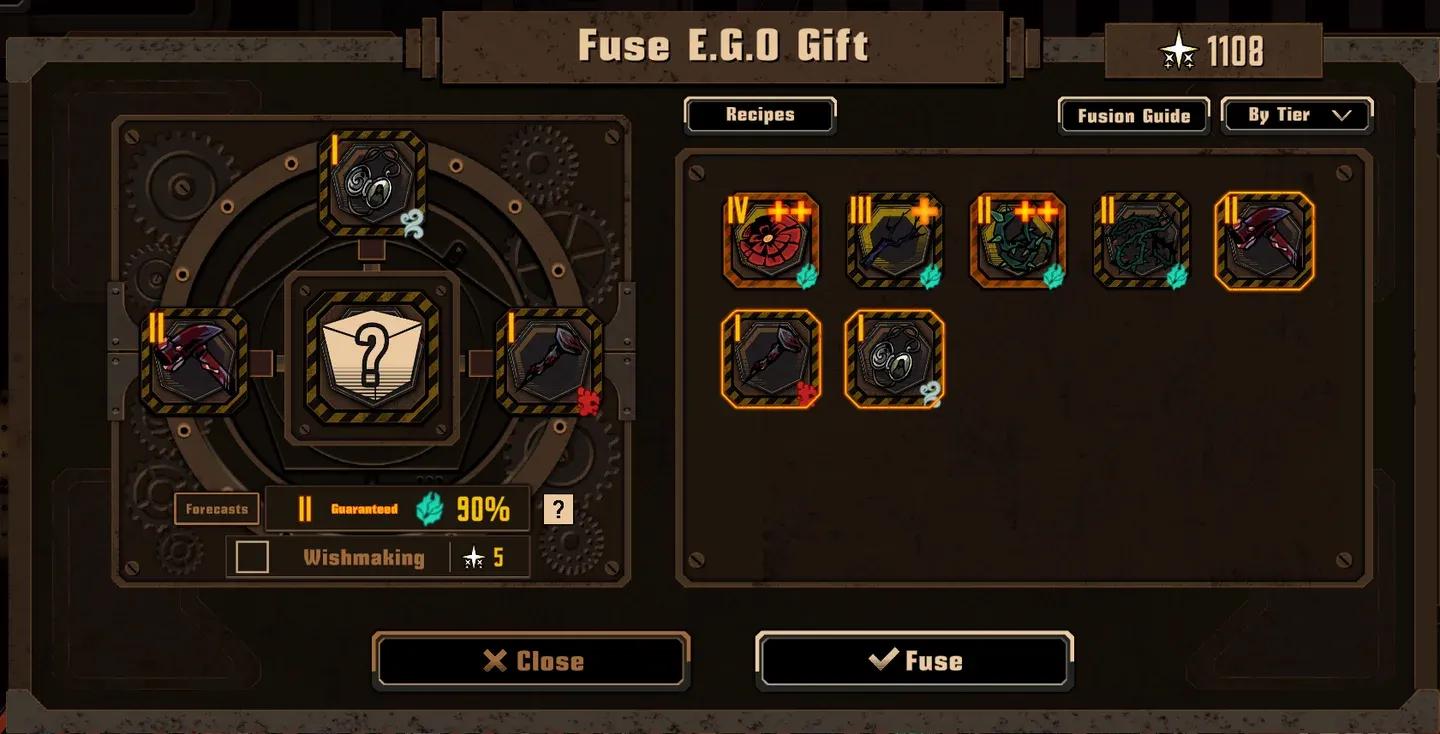Toggle the Wishmaking checkbox
Screen dimensions: 1440x734
click(252, 557)
